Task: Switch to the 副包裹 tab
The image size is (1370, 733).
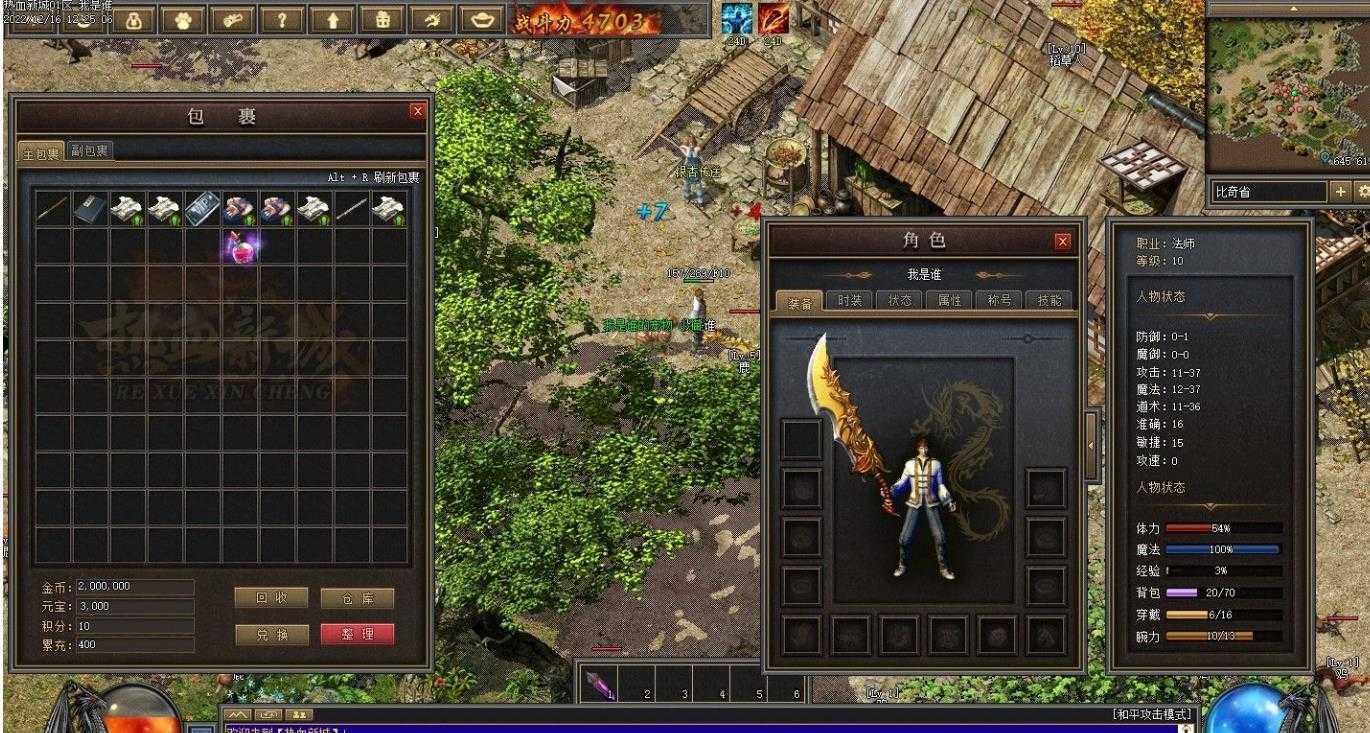Action: click(90, 152)
